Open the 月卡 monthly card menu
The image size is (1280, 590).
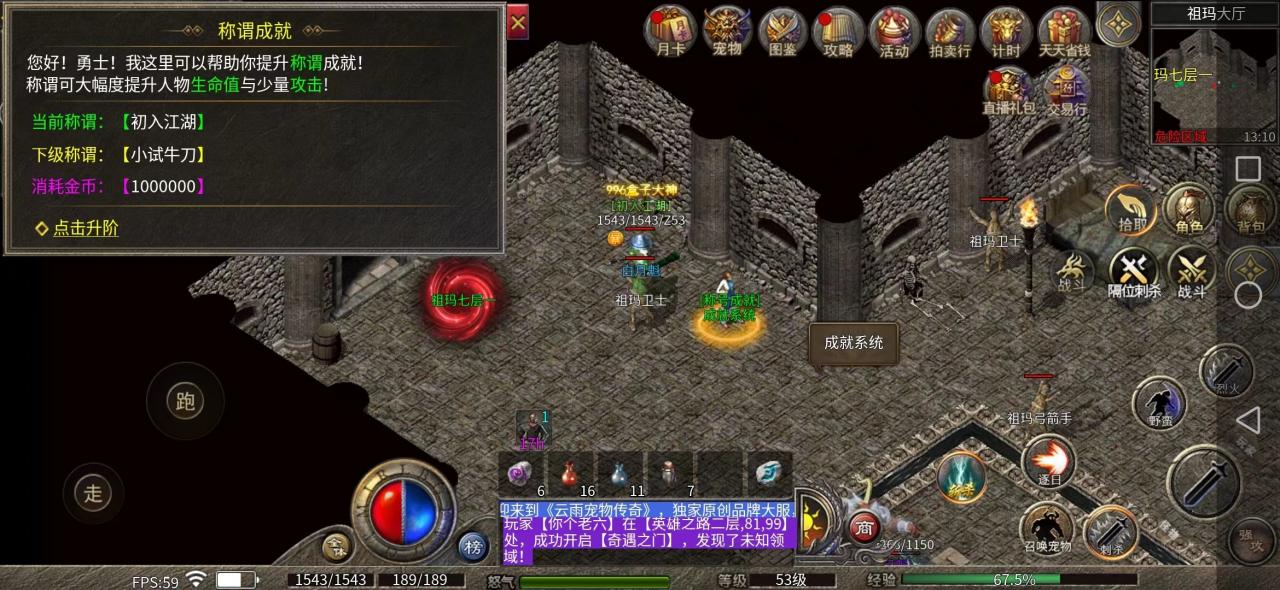(x=669, y=32)
